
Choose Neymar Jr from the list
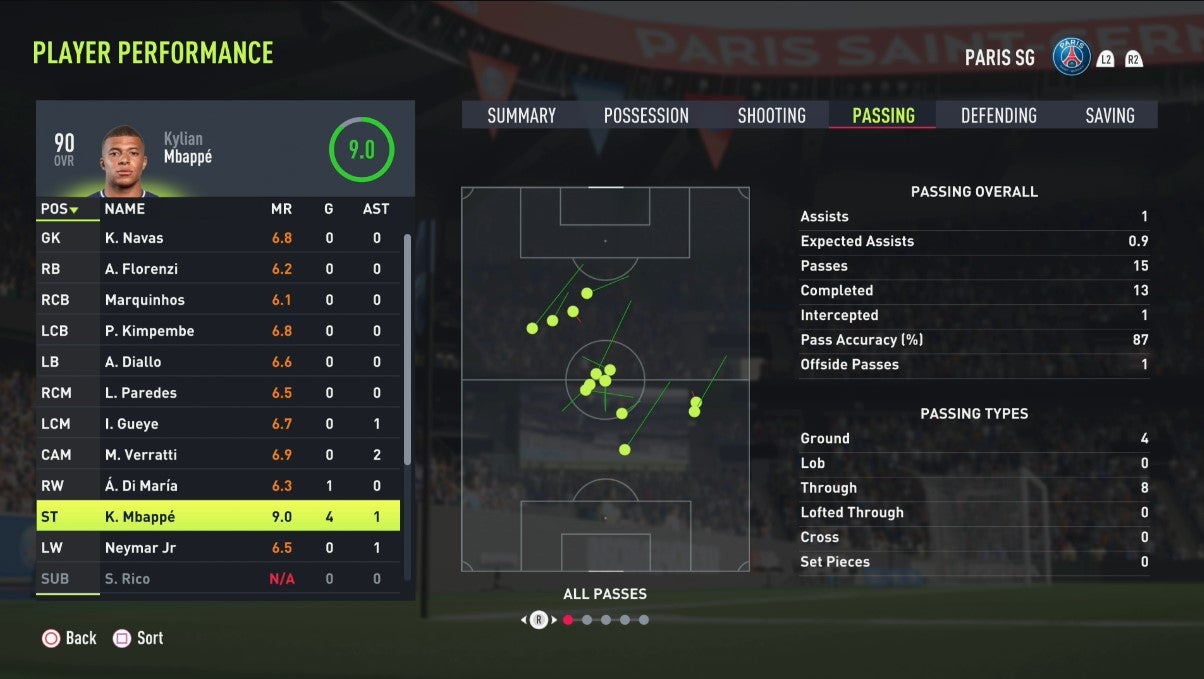tap(218, 548)
